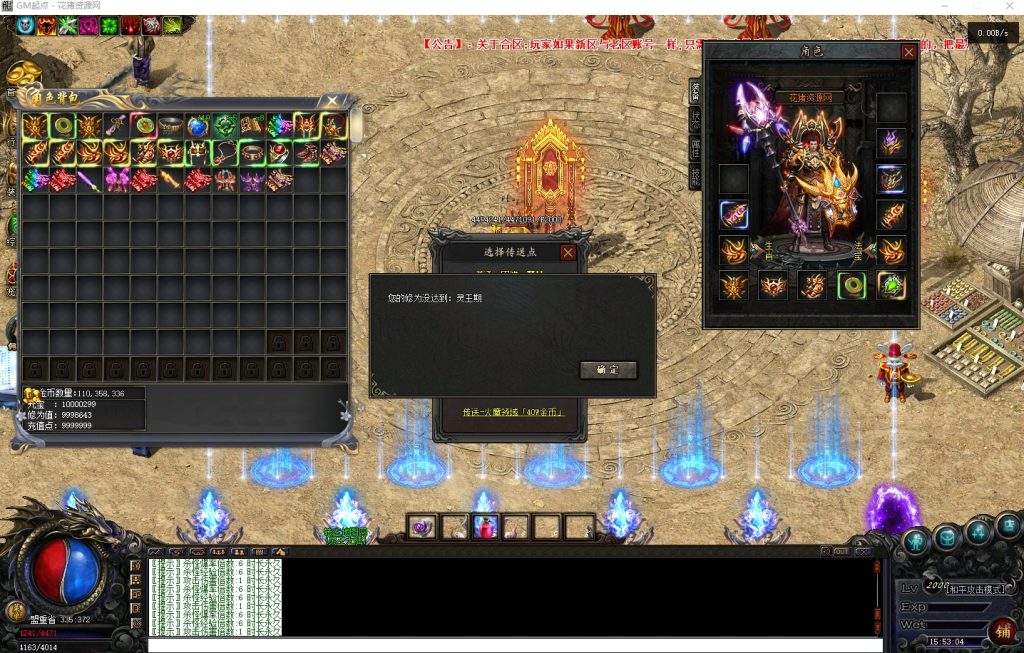Use the red potion in the hotbar

coord(486,527)
